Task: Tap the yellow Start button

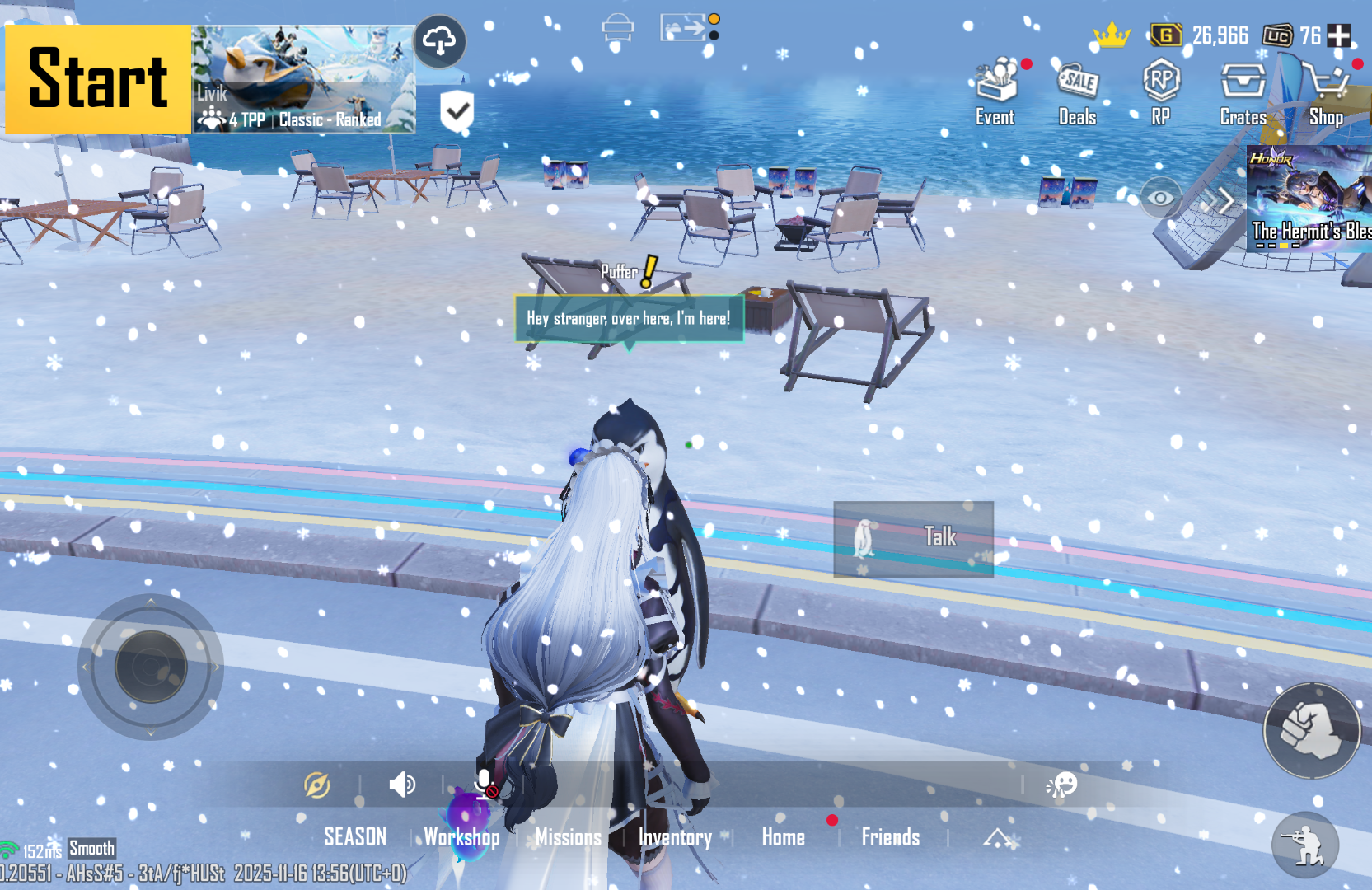Action: [x=98, y=79]
